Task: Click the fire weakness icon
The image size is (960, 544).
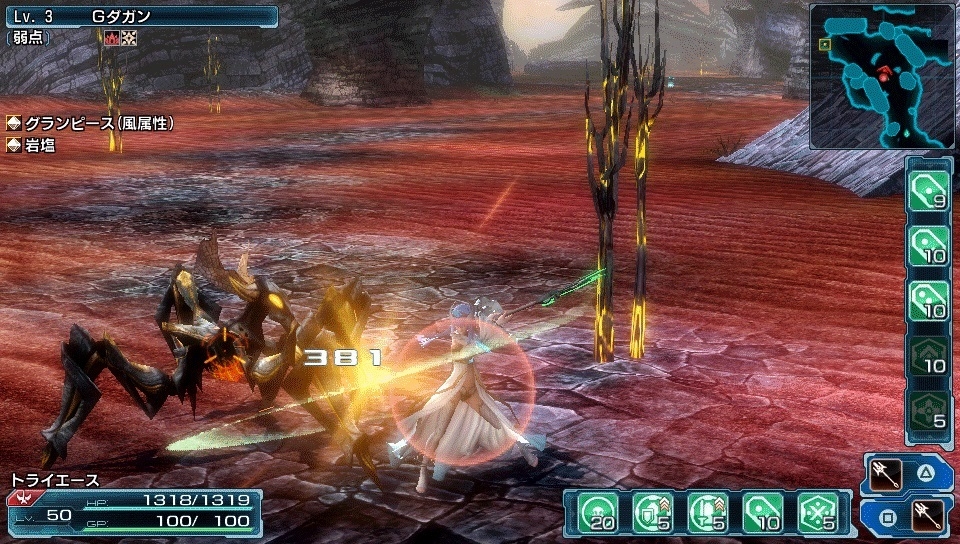Action: (111, 38)
